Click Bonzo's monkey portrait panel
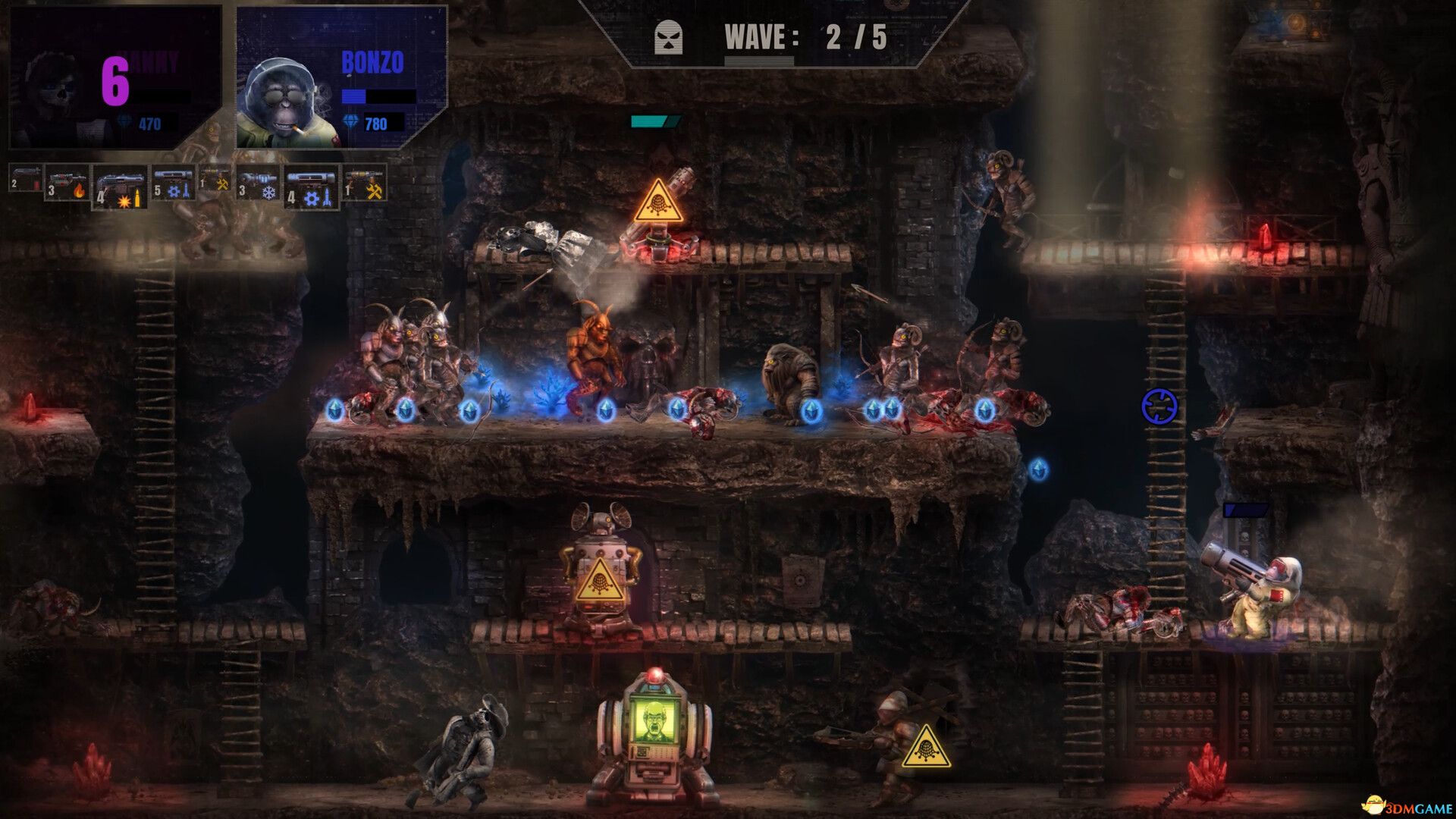Image resolution: width=1456 pixels, height=819 pixels. pyautogui.click(x=341, y=77)
